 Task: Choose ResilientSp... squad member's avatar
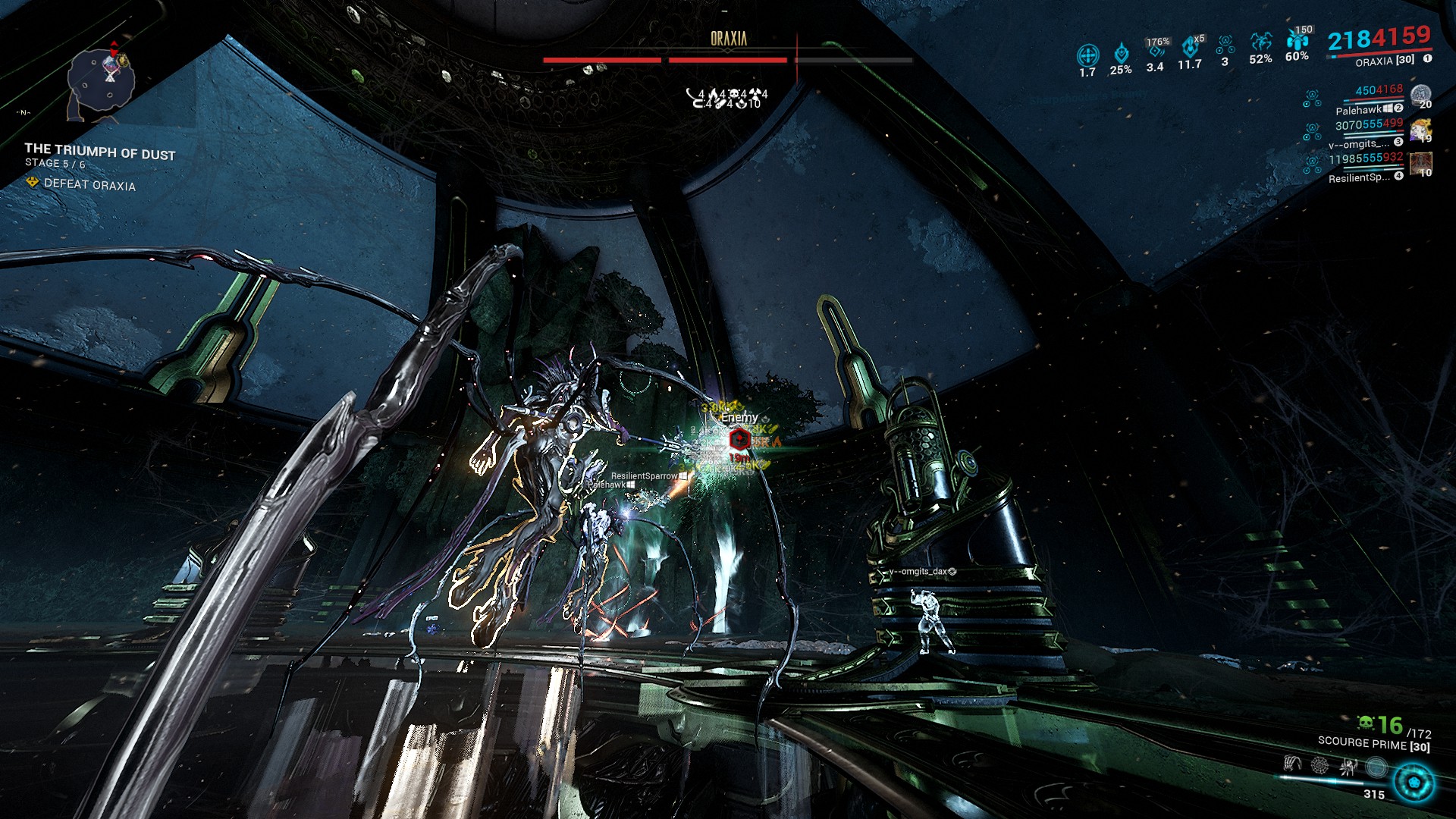(1421, 165)
